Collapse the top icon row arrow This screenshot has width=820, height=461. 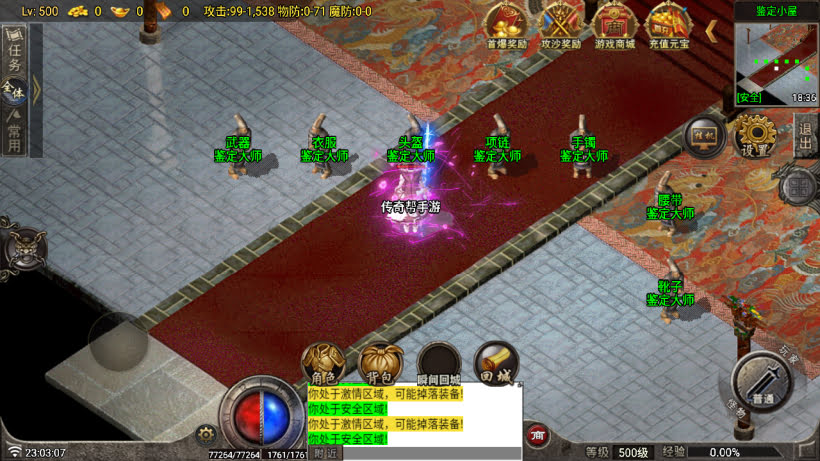(x=711, y=30)
